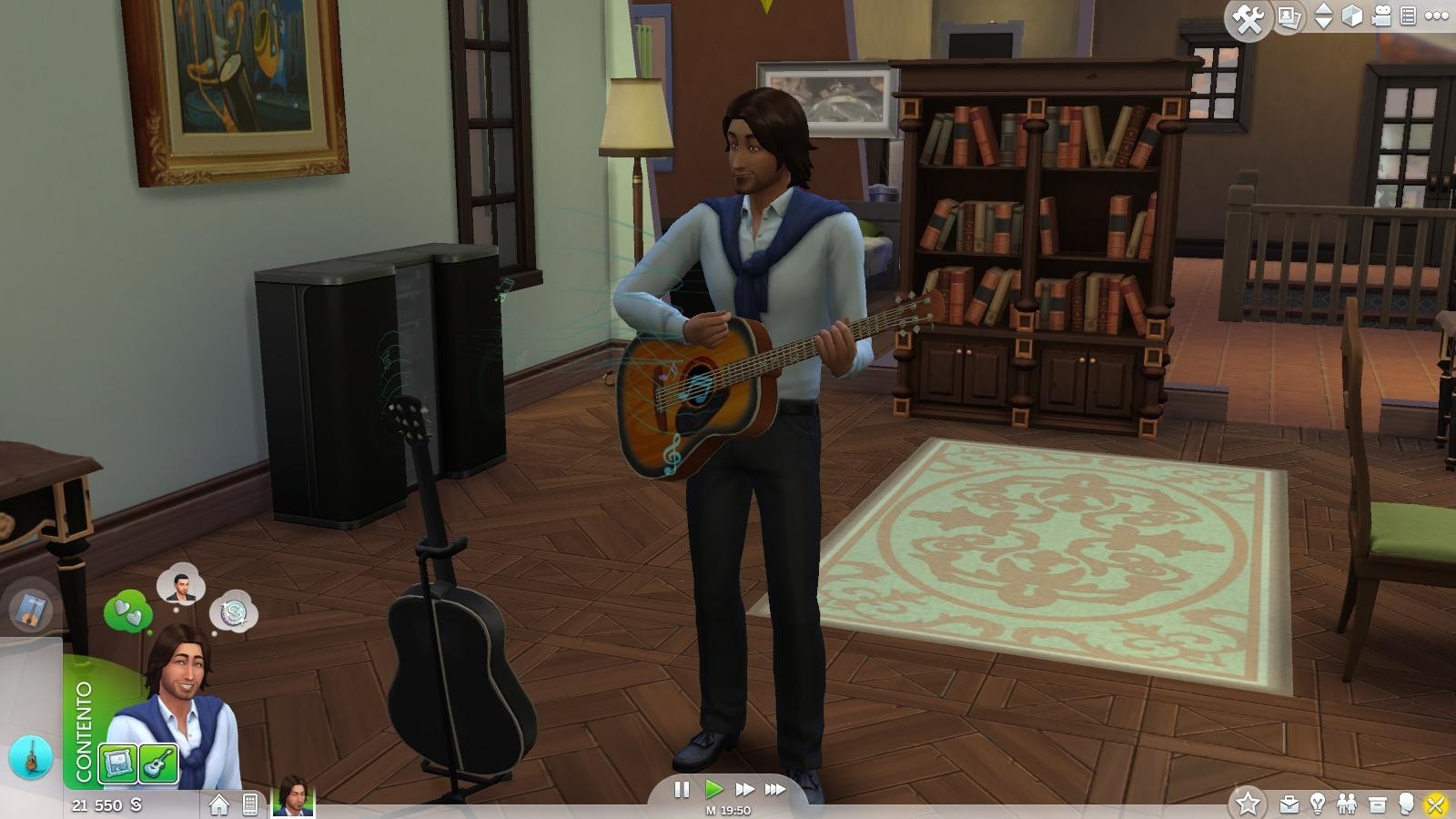Open Build Mode with the hammer and wrench icon
The width and height of the screenshot is (1456, 819).
pos(1249,16)
